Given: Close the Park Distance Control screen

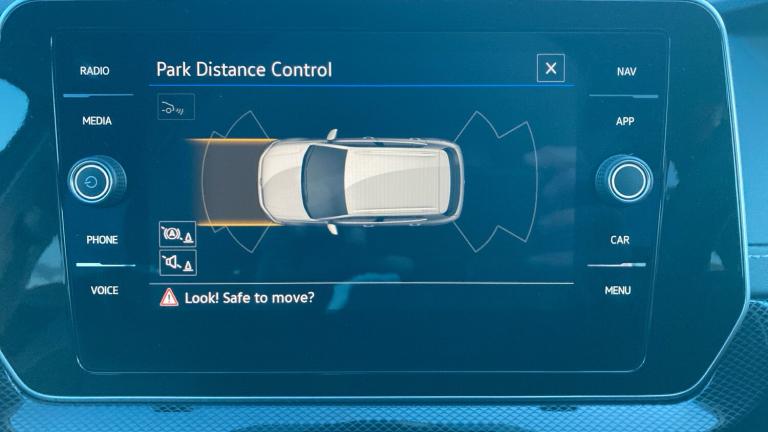Looking at the screenshot, I should [550, 68].
